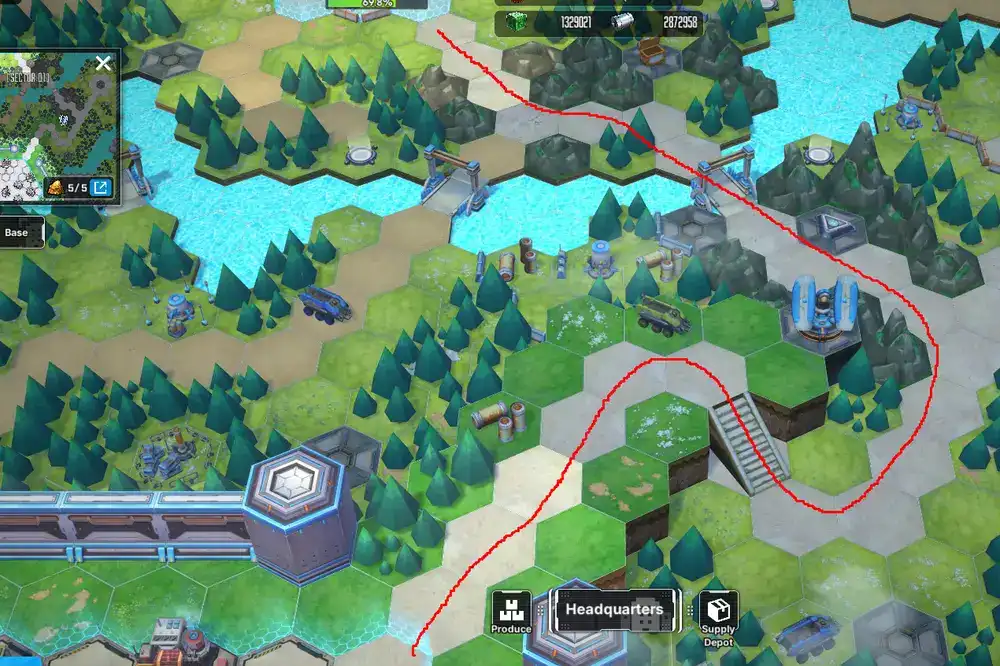The width and height of the screenshot is (1000, 666).
Task: Open the Produce menu
Action: (x=511, y=611)
